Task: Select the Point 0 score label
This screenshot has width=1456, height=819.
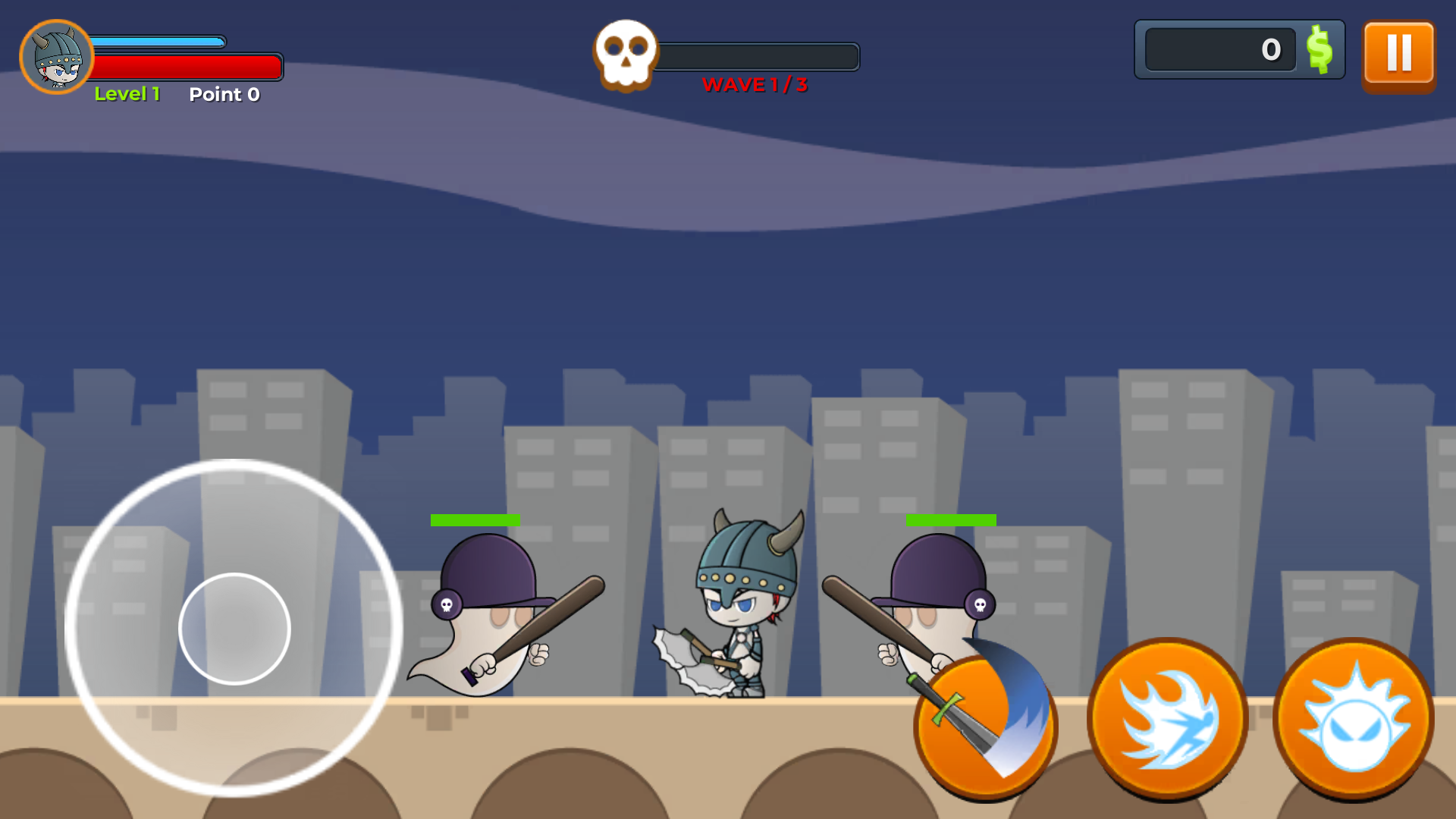Action: (x=224, y=94)
